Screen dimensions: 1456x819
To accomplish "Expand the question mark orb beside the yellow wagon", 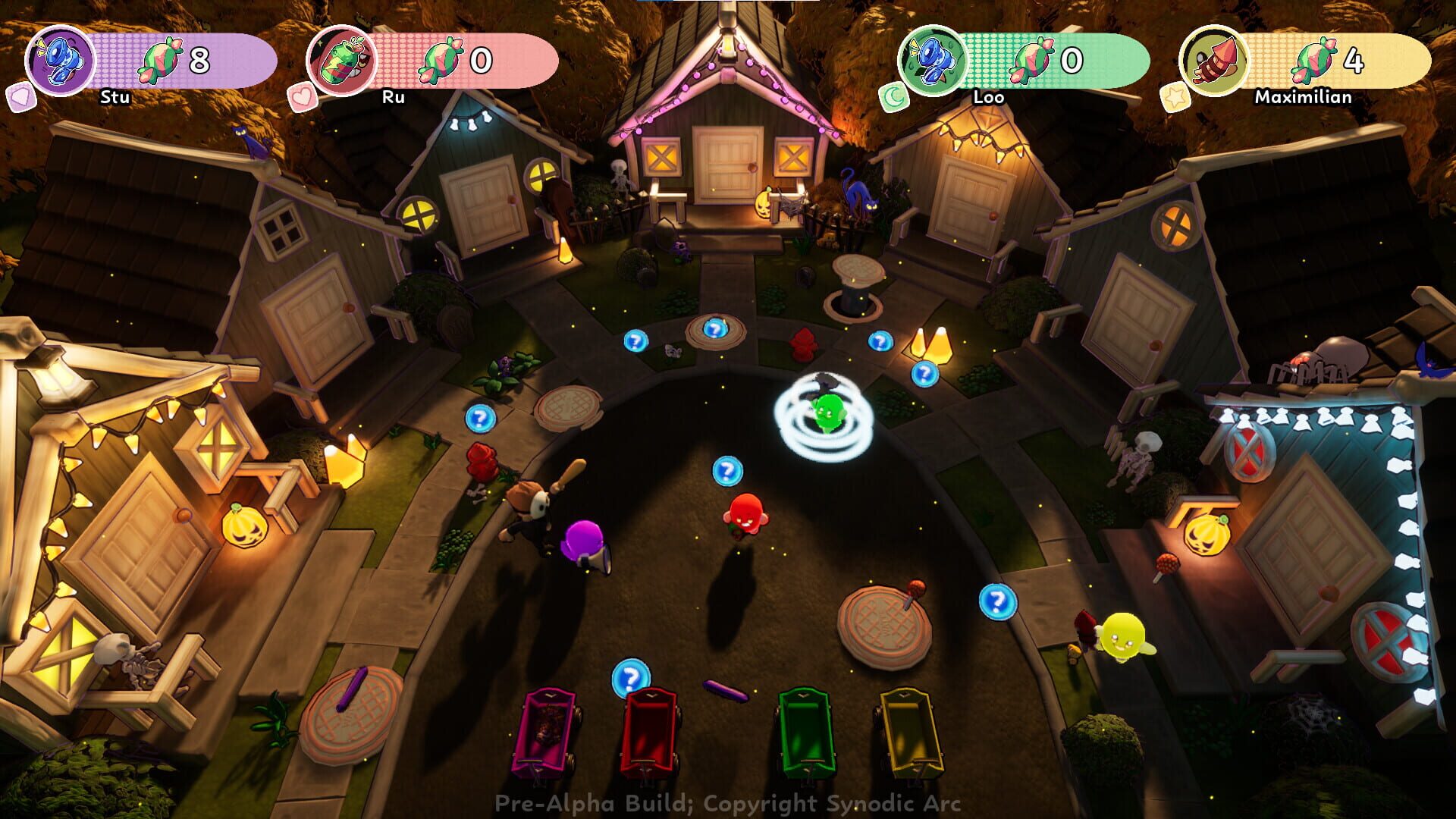I will click(997, 603).
